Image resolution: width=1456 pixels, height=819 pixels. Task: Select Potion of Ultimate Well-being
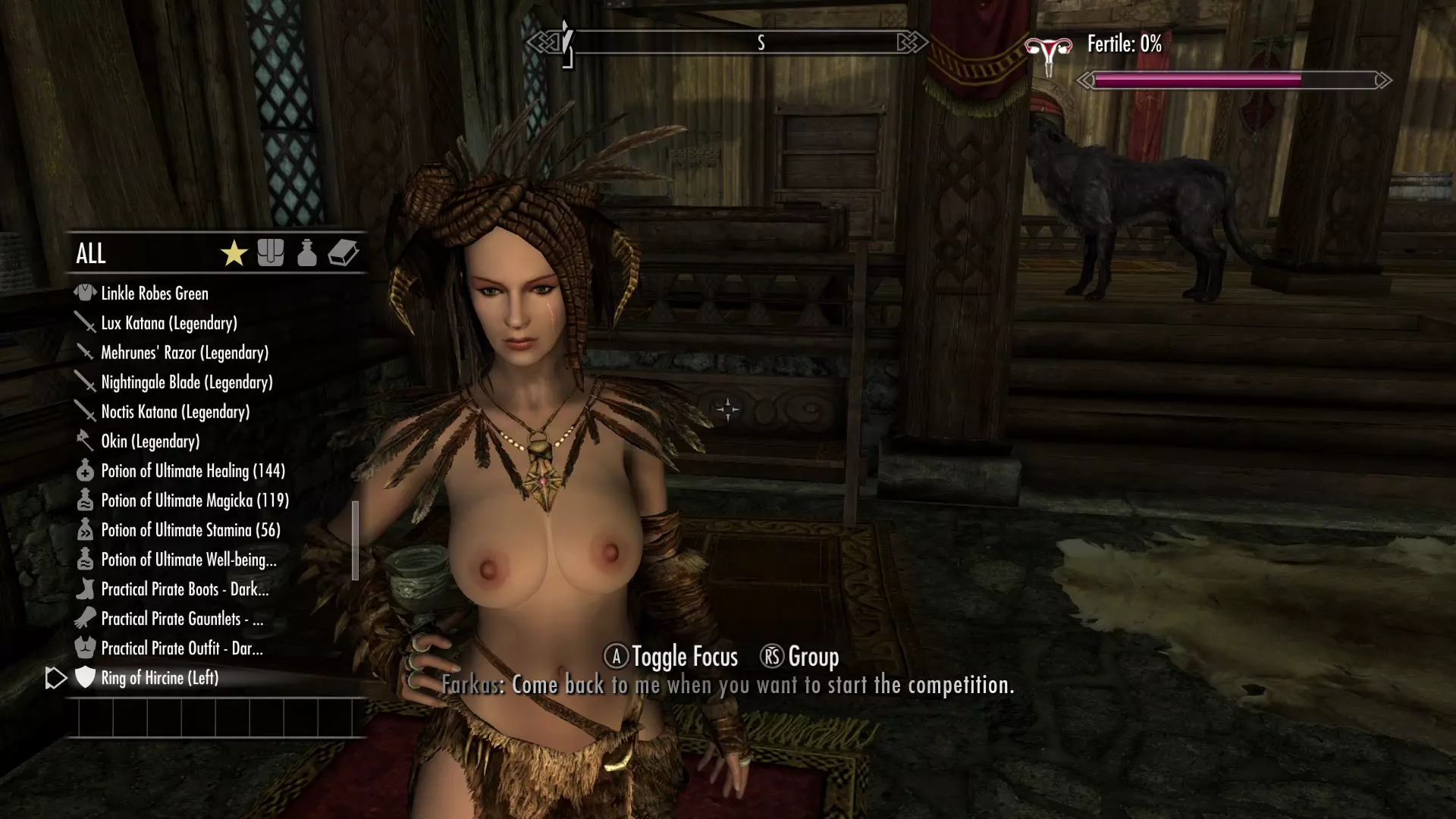click(188, 560)
